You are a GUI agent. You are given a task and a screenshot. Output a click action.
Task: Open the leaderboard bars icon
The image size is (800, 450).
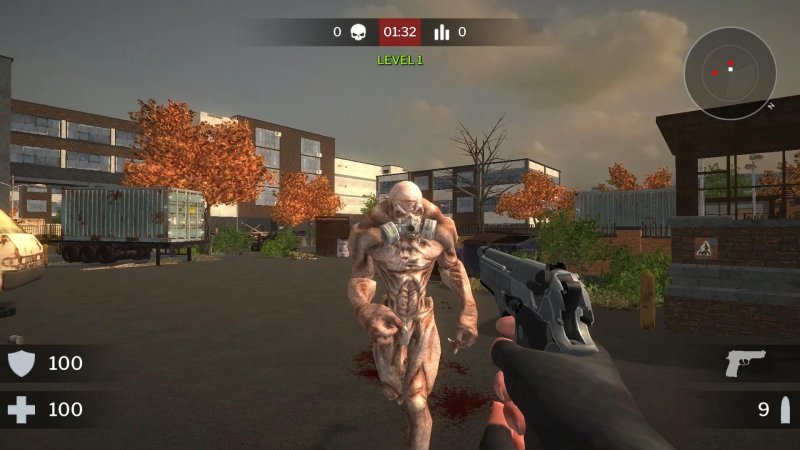click(442, 32)
